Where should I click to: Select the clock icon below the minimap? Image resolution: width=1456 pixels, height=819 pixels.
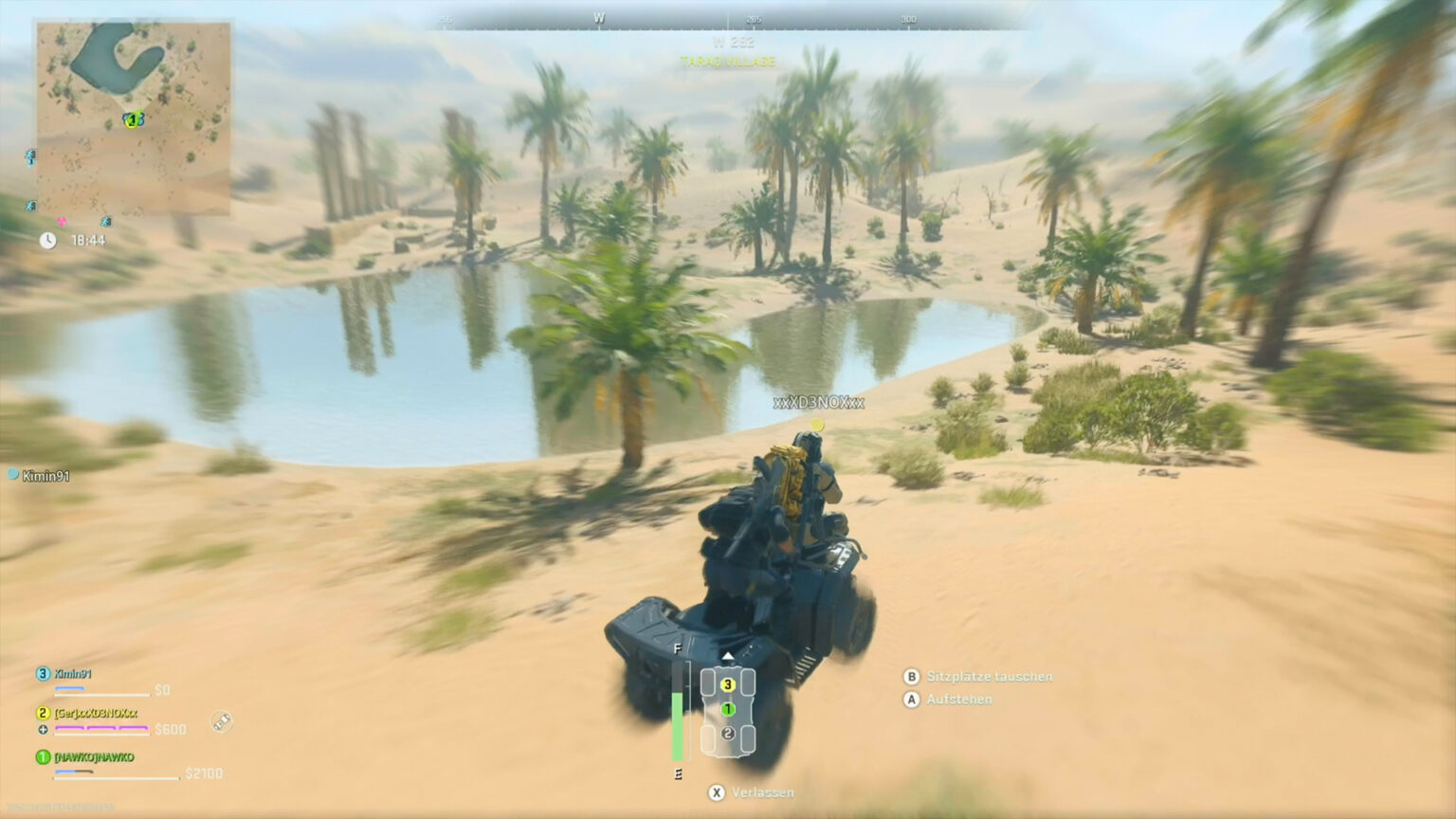(45, 242)
